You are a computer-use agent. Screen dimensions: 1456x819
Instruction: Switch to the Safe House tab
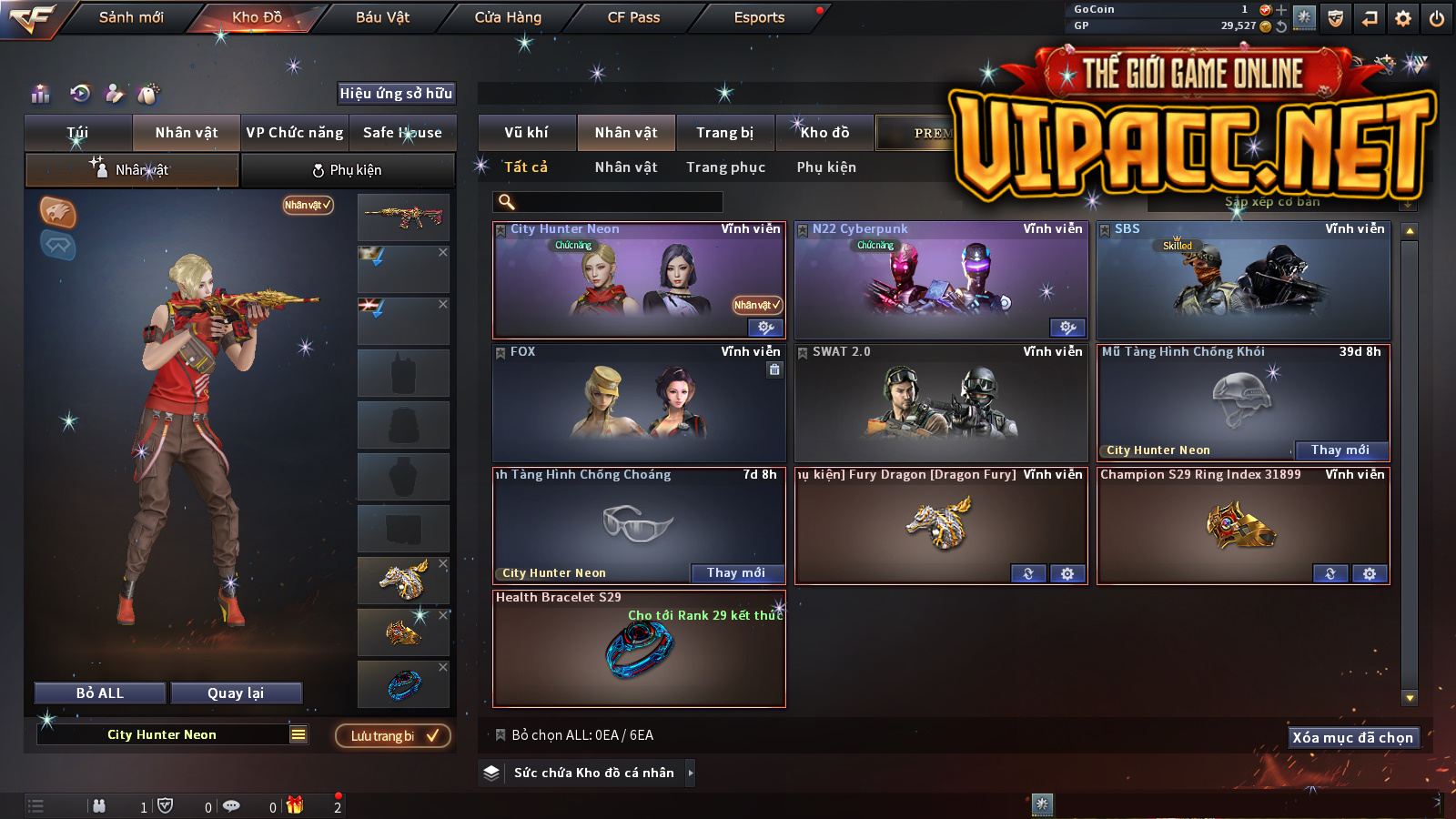pyautogui.click(x=402, y=133)
